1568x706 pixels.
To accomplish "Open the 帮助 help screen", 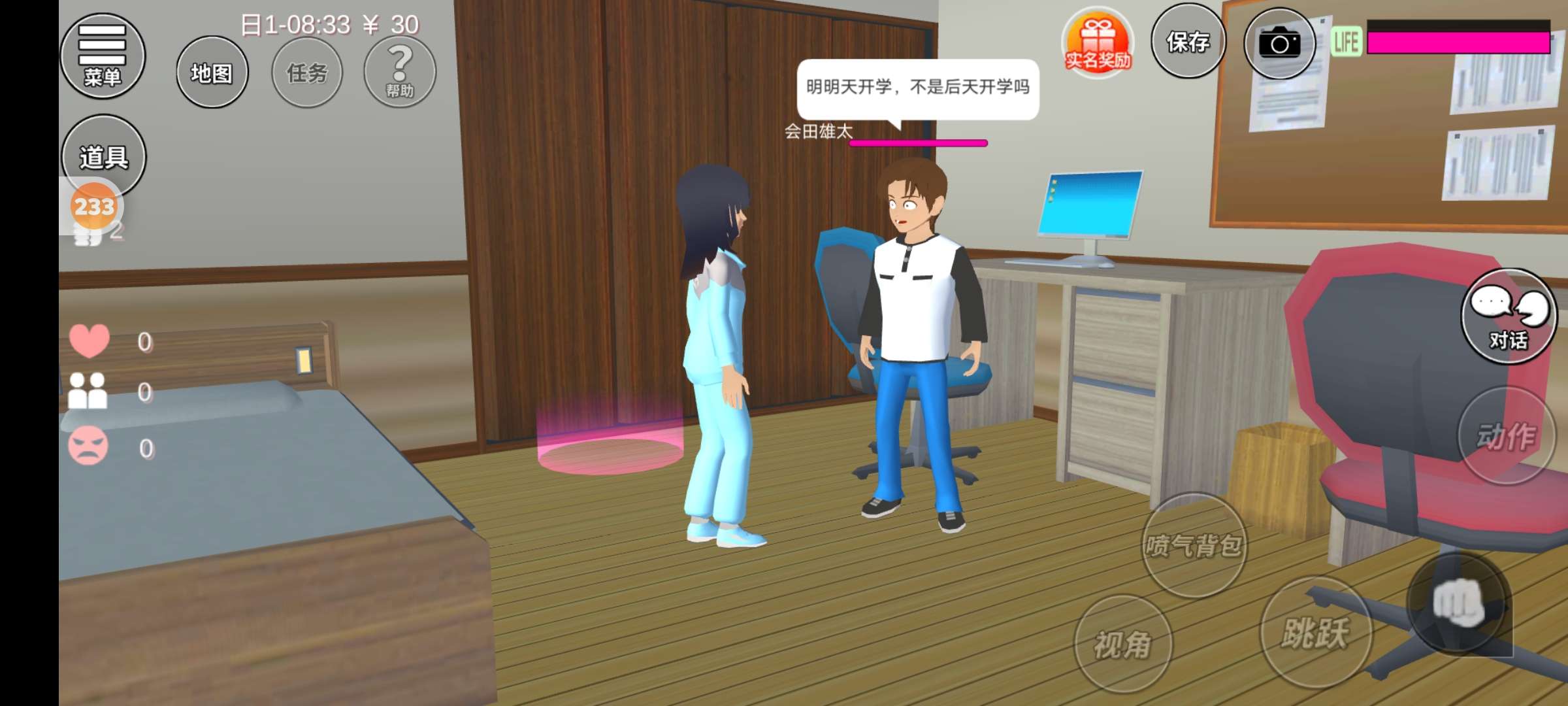I will 400,73.
